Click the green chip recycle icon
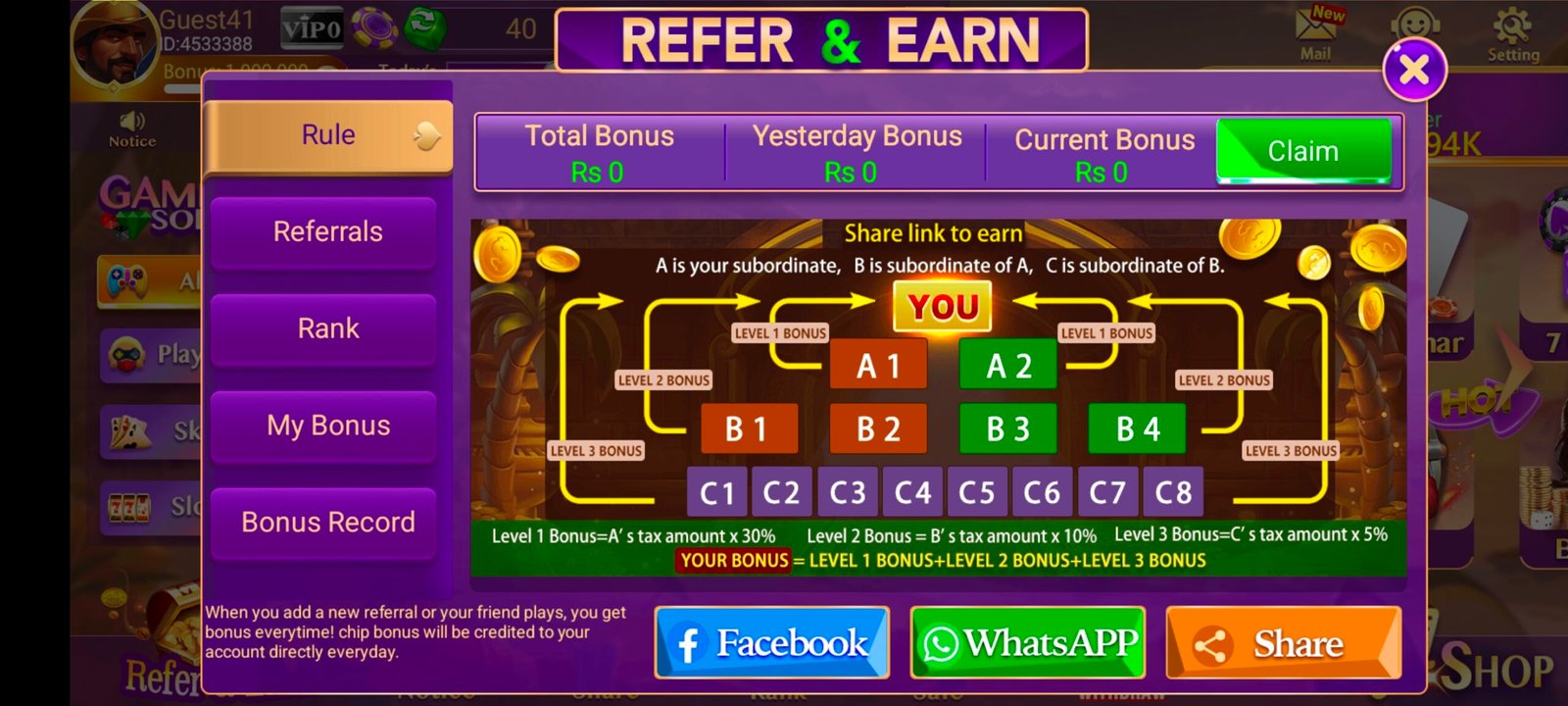Image resolution: width=1568 pixels, height=706 pixels. click(x=425, y=27)
